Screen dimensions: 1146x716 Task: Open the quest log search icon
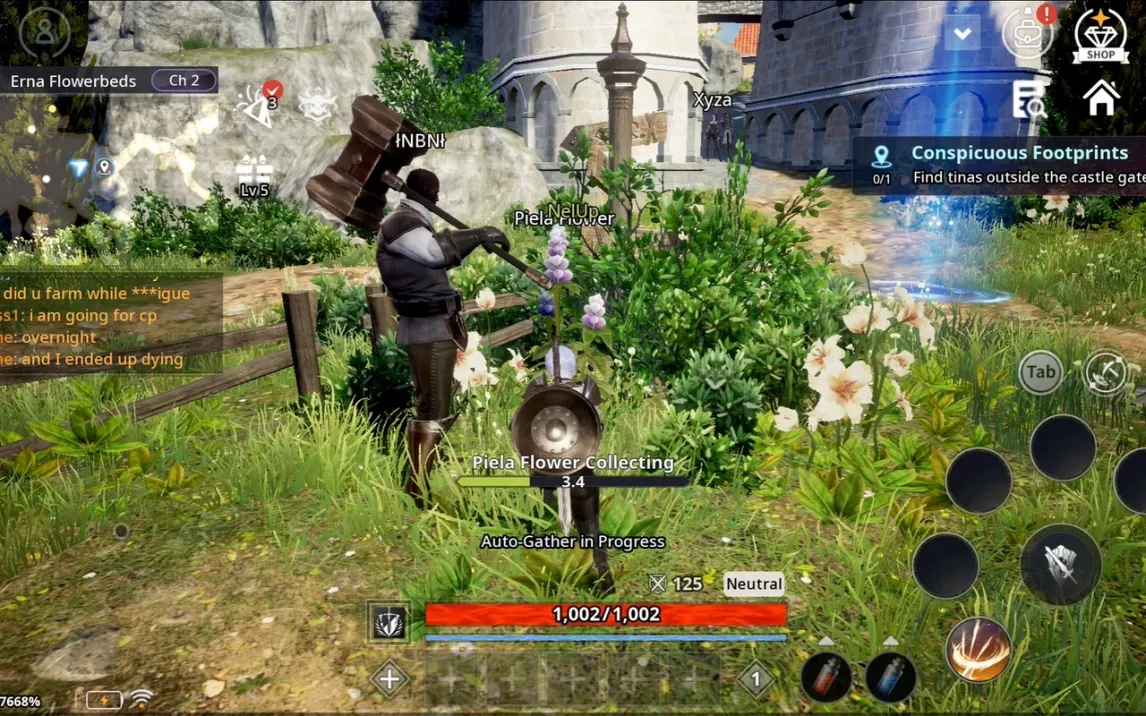[1028, 100]
